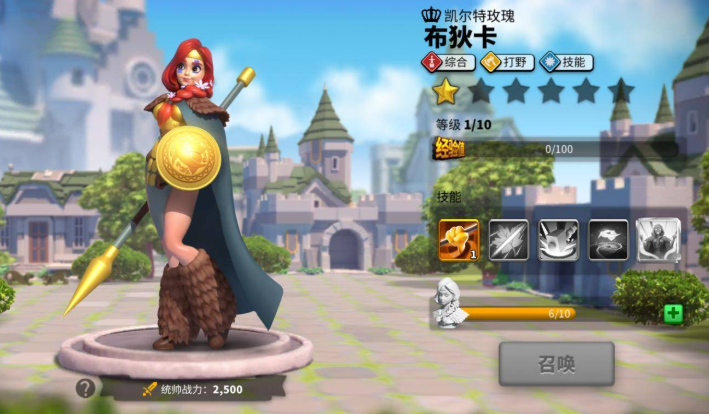Image resolution: width=709 pixels, height=414 pixels.
Task: Show the locked whirlwind skill details
Action: [x=608, y=240]
